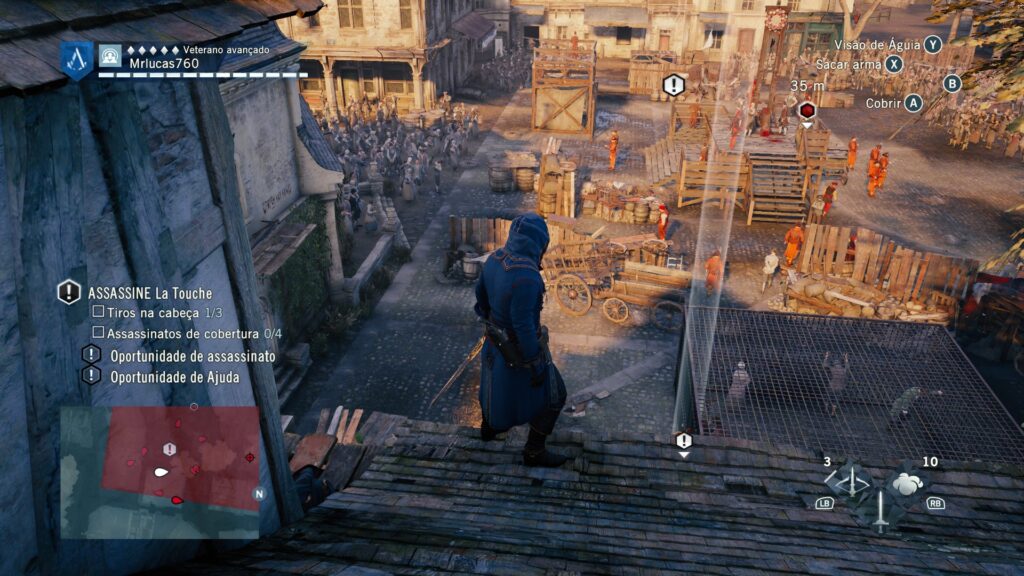The height and width of the screenshot is (576, 1024).
Task: Toggle the Tiros na cabeça challenge checkbox
Action: pos(98,313)
